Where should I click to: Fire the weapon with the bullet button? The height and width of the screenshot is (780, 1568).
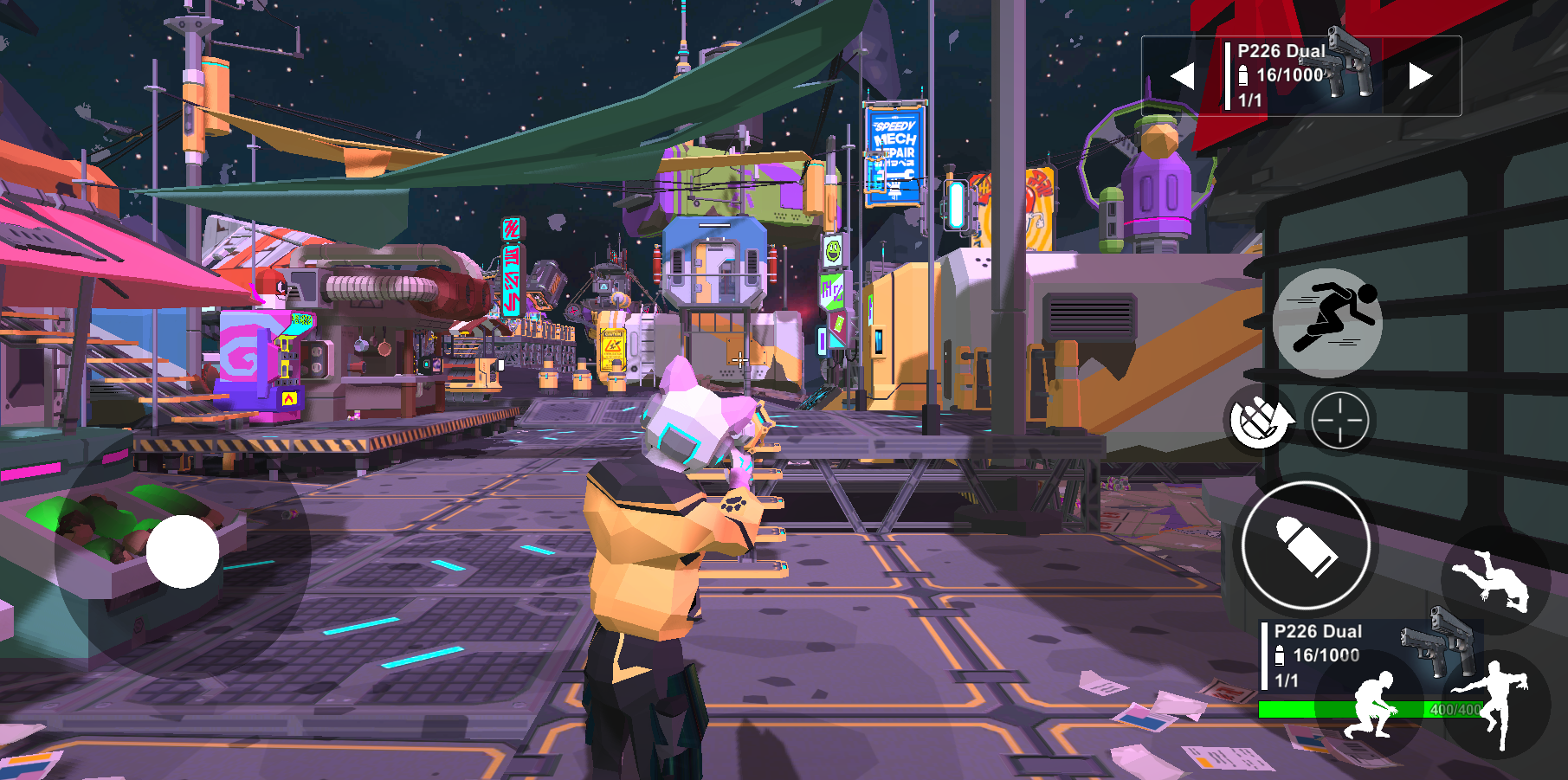(1305, 545)
